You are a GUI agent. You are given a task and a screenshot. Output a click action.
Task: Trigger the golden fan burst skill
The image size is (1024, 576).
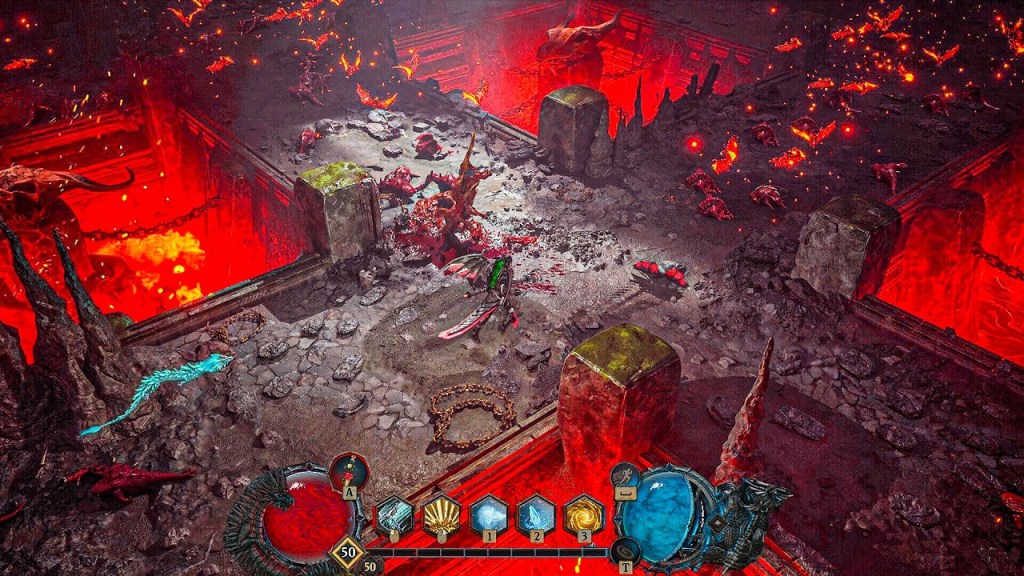point(441,516)
